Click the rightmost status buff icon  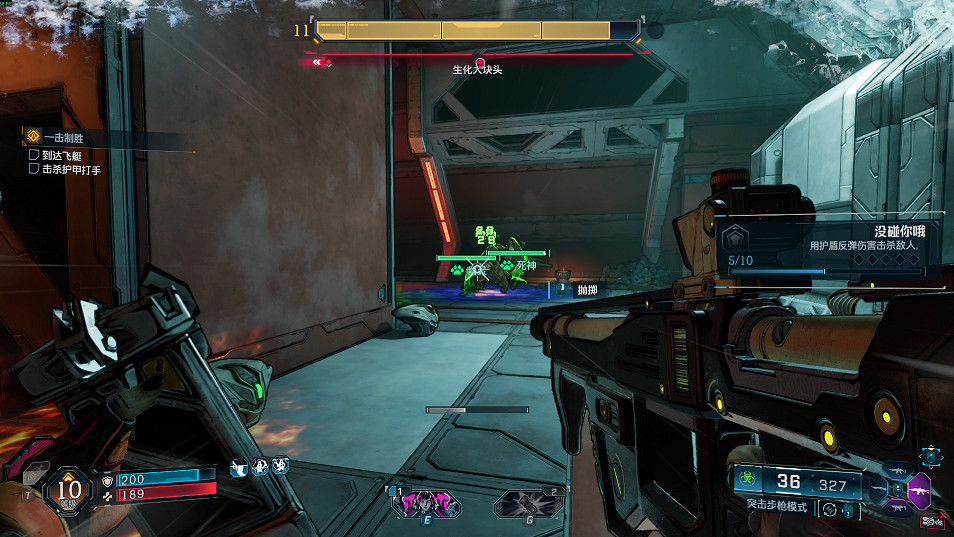(280, 467)
